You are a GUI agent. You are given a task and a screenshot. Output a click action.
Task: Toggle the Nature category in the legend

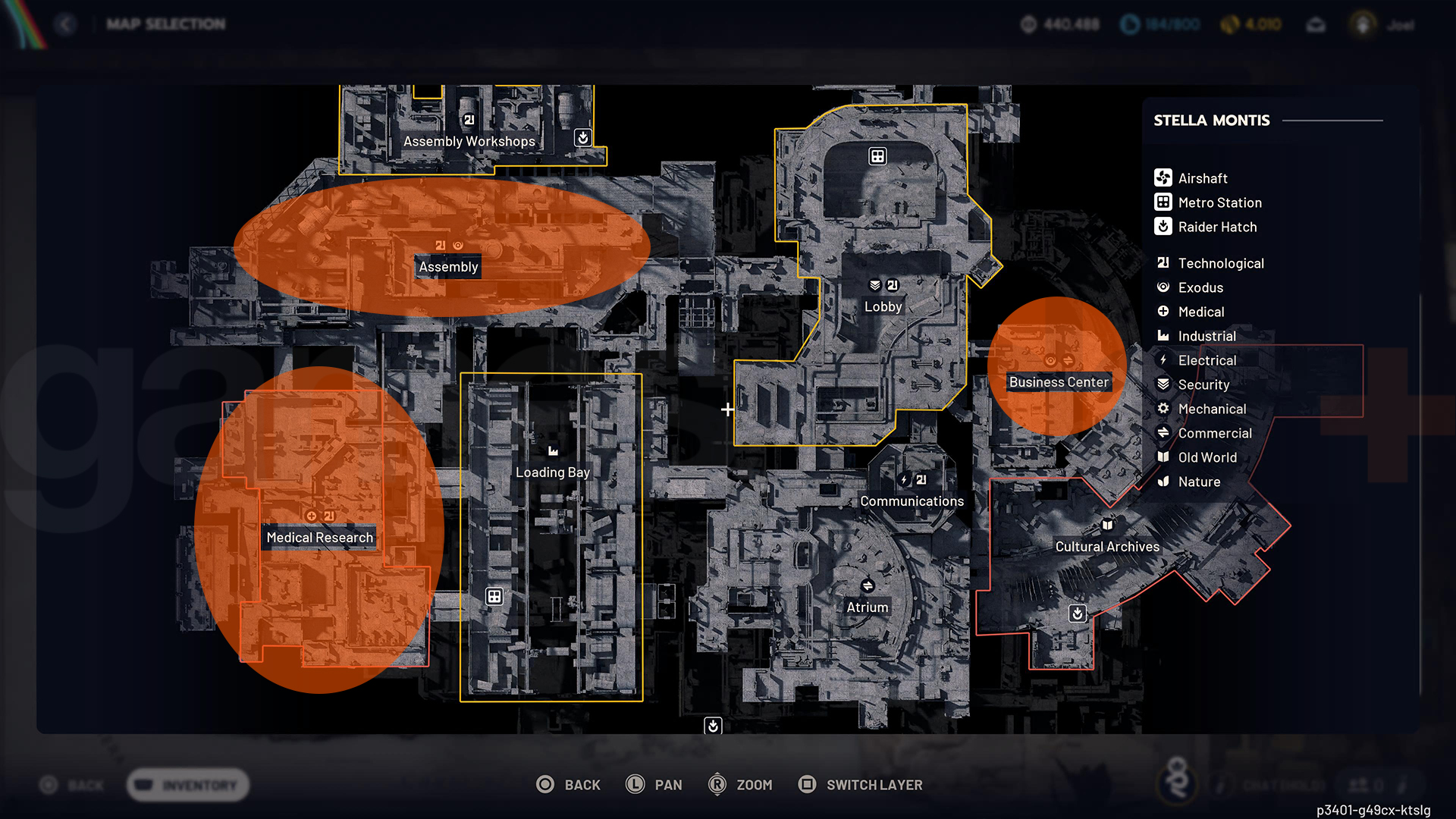[x=1162, y=482]
